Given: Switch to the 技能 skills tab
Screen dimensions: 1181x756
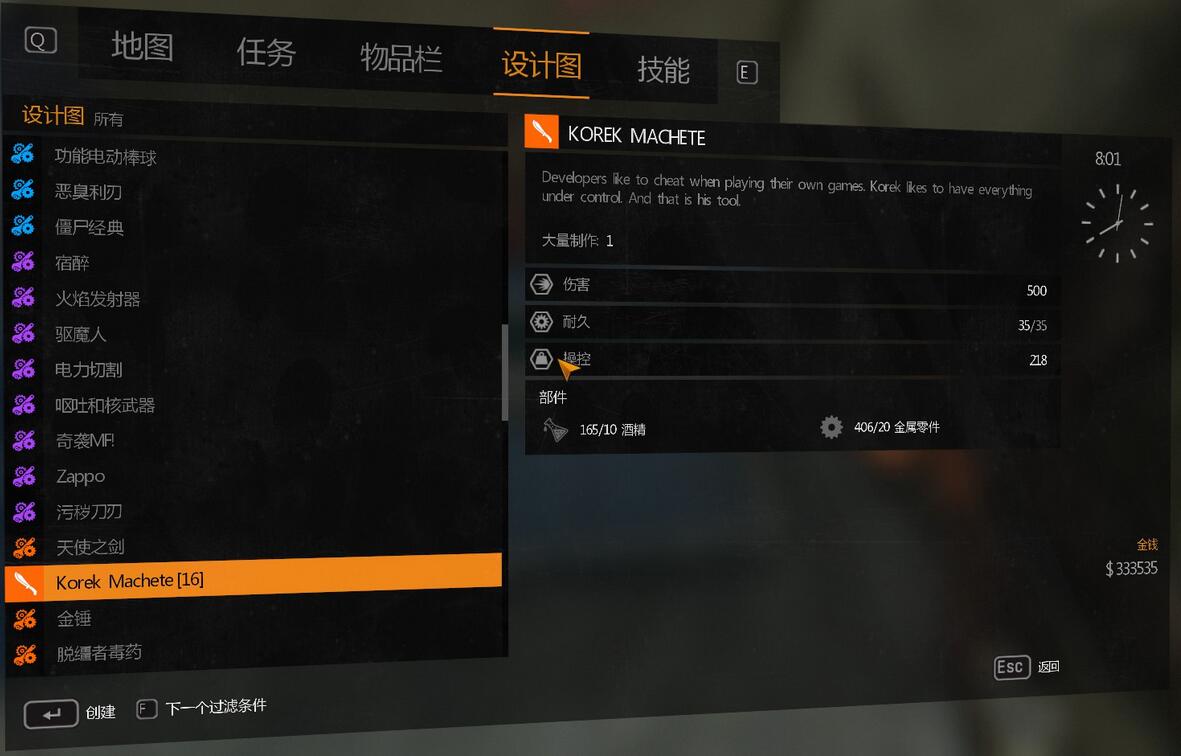Looking at the screenshot, I should (x=663, y=70).
